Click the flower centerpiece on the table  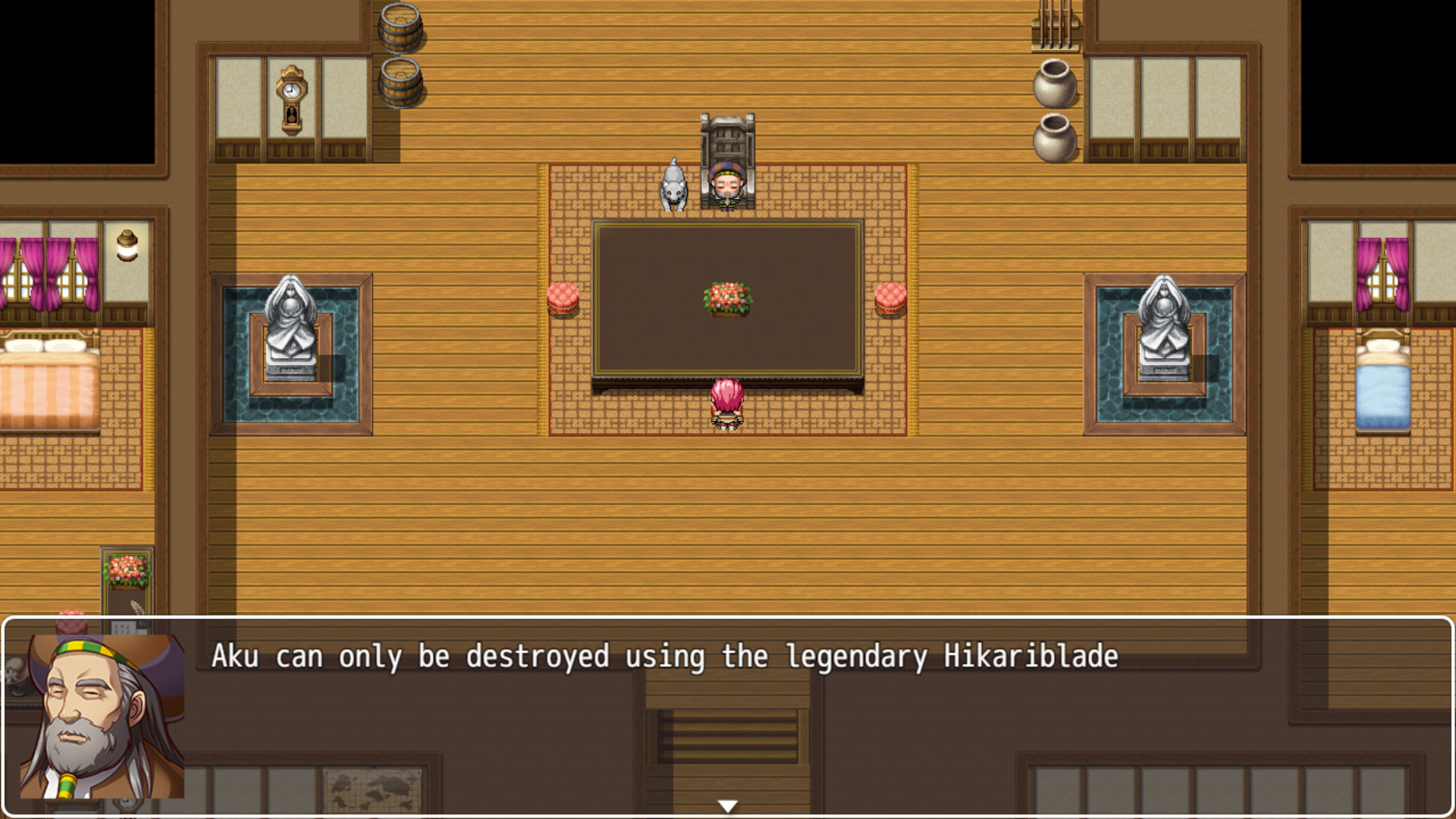[726, 297]
